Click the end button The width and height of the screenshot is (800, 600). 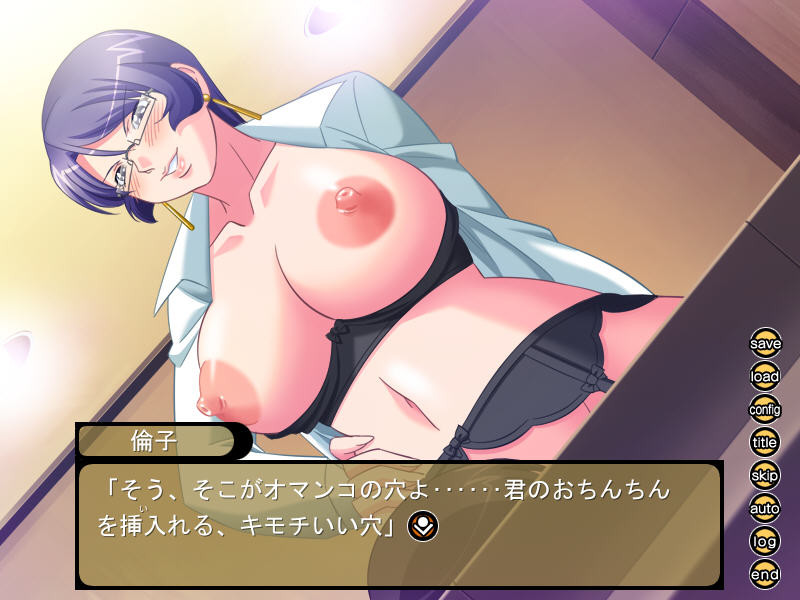(x=765, y=573)
